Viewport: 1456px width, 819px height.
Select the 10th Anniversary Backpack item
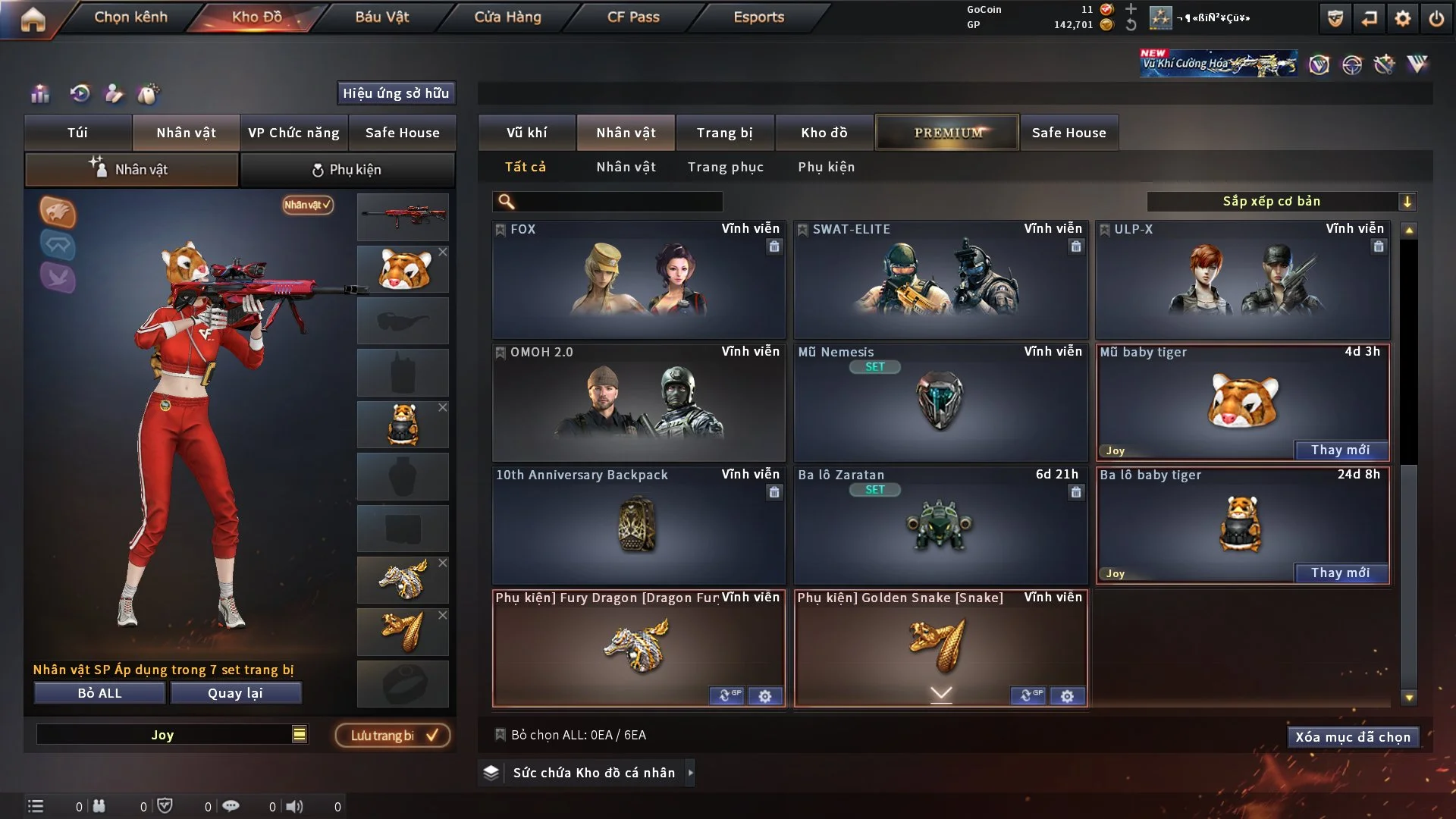coord(638,526)
